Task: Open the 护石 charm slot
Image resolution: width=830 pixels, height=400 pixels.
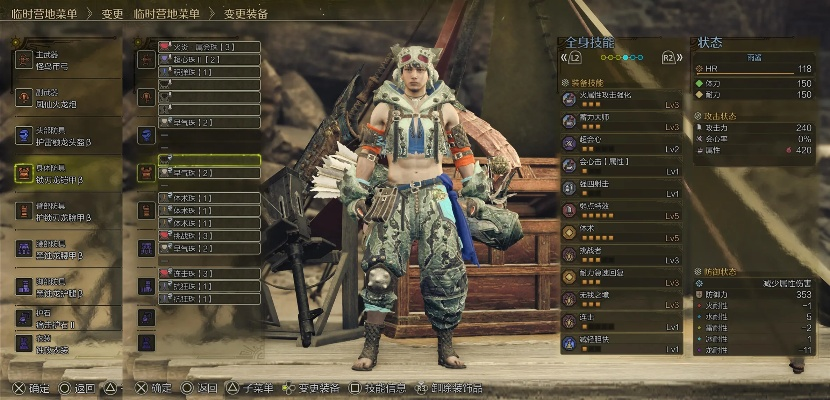Action: (x=66, y=317)
